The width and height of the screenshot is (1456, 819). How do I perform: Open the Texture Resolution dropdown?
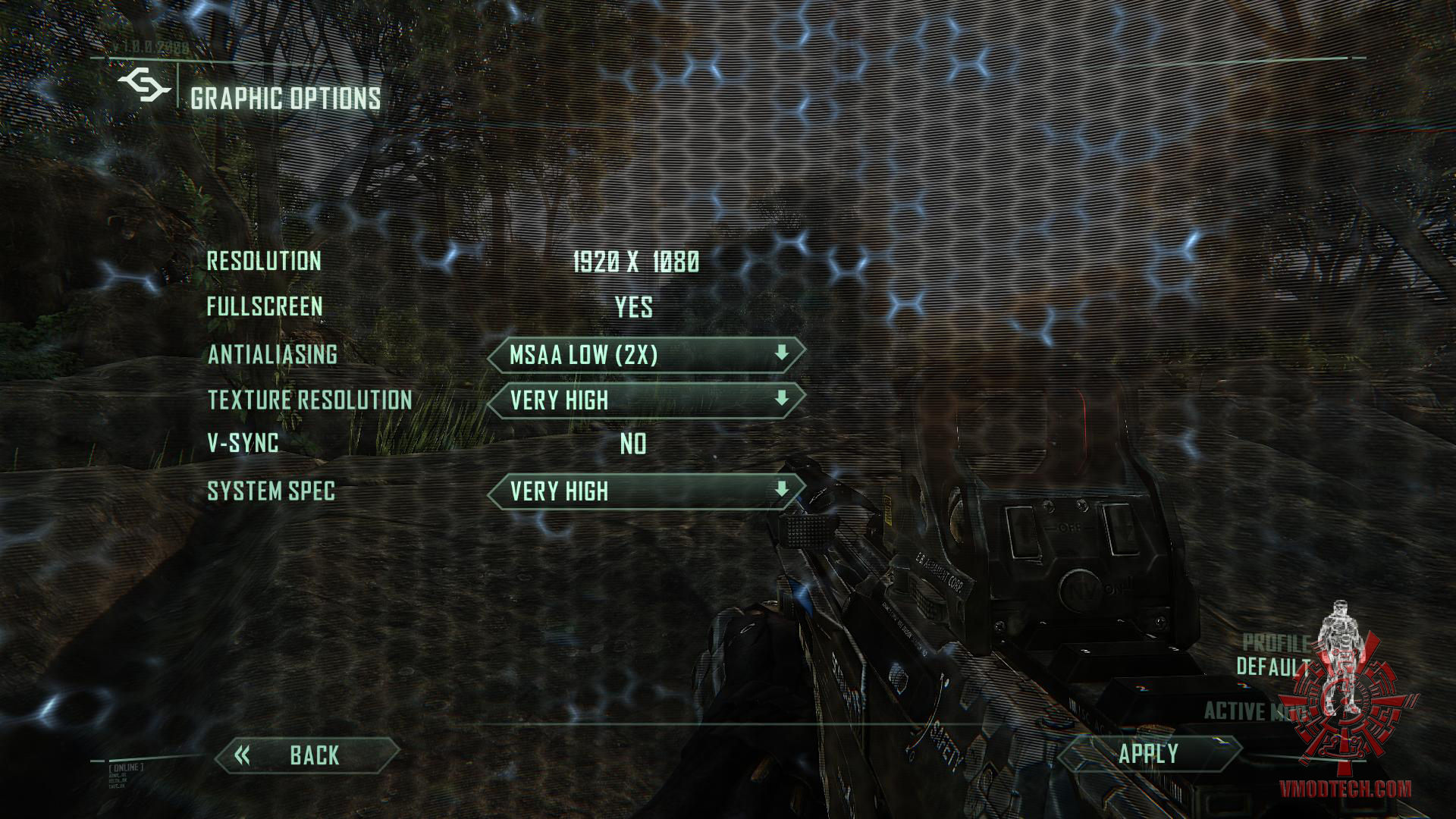click(x=645, y=400)
